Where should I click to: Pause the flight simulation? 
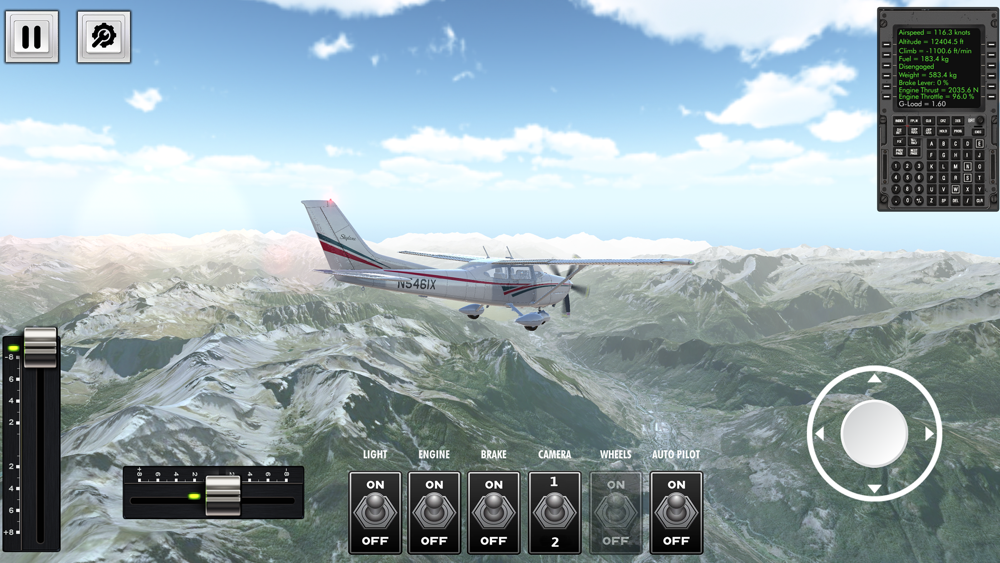(x=32, y=37)
